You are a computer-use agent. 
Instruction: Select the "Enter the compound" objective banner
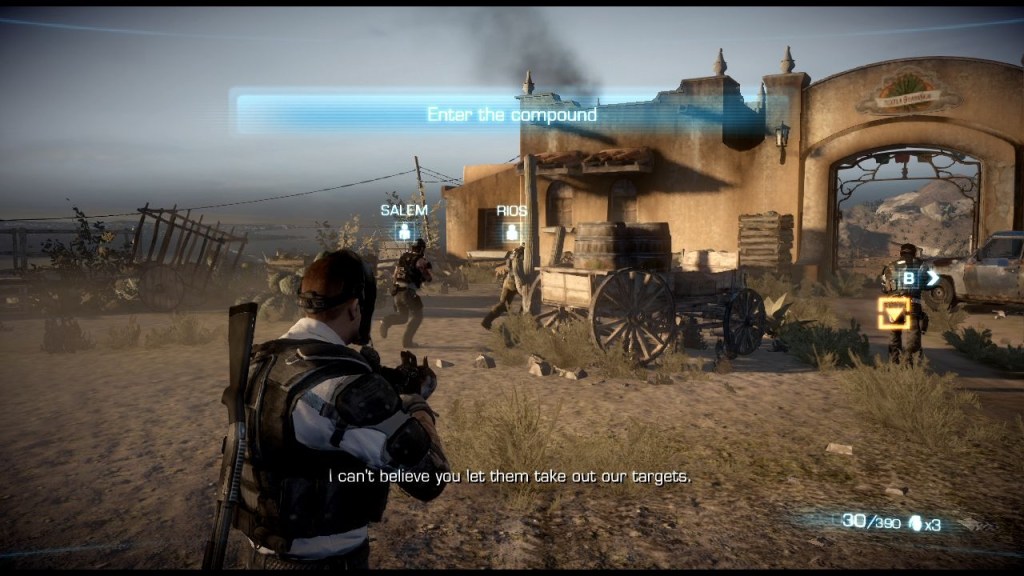pyautogui.click(x=511, y=114)
